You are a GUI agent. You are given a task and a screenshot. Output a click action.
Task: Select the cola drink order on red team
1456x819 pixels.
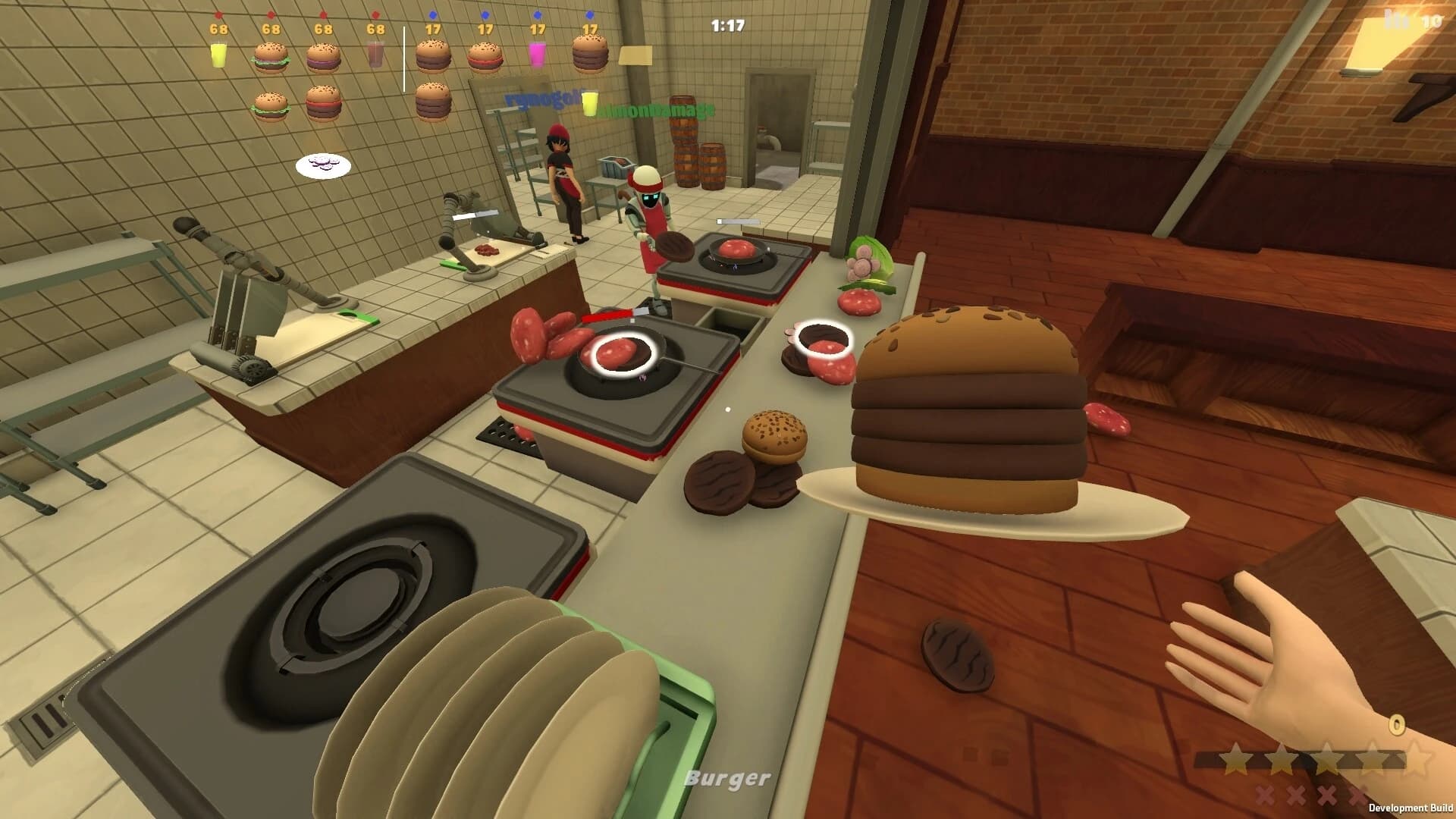pos(376,54)
